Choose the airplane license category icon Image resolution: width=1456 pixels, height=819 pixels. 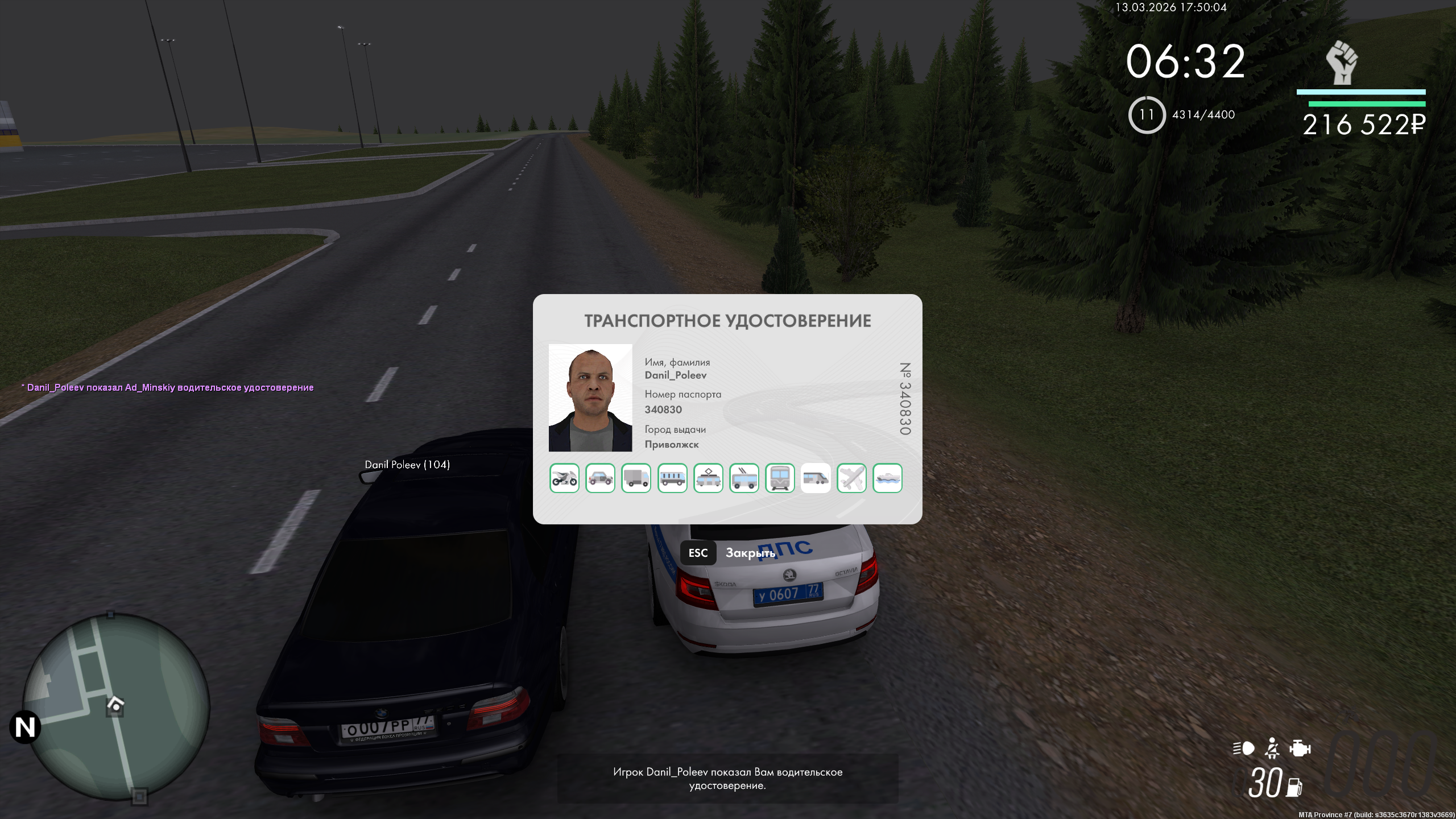[851, 478]
